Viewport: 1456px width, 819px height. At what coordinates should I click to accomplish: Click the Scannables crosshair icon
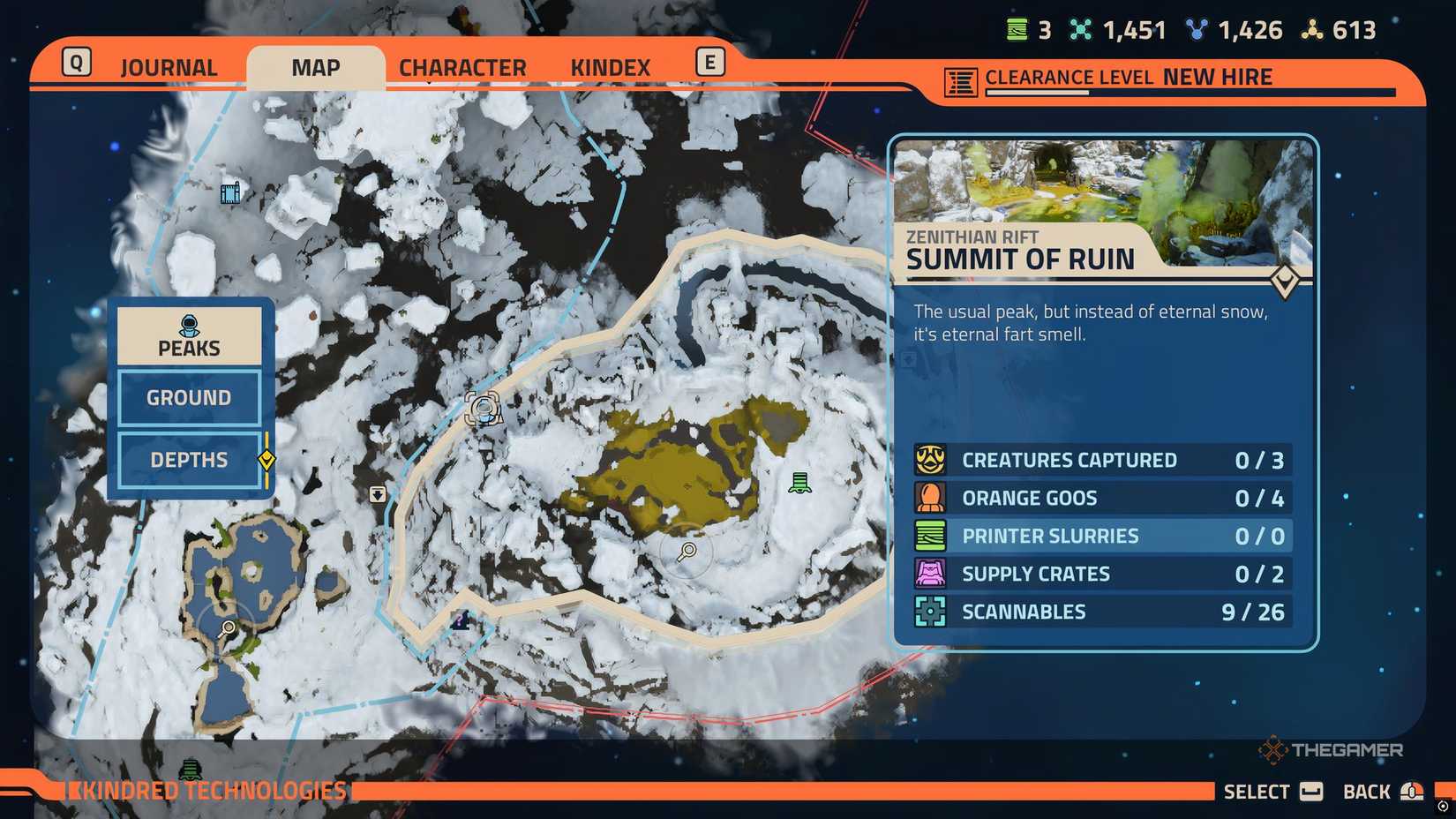(x=933, y=611)
